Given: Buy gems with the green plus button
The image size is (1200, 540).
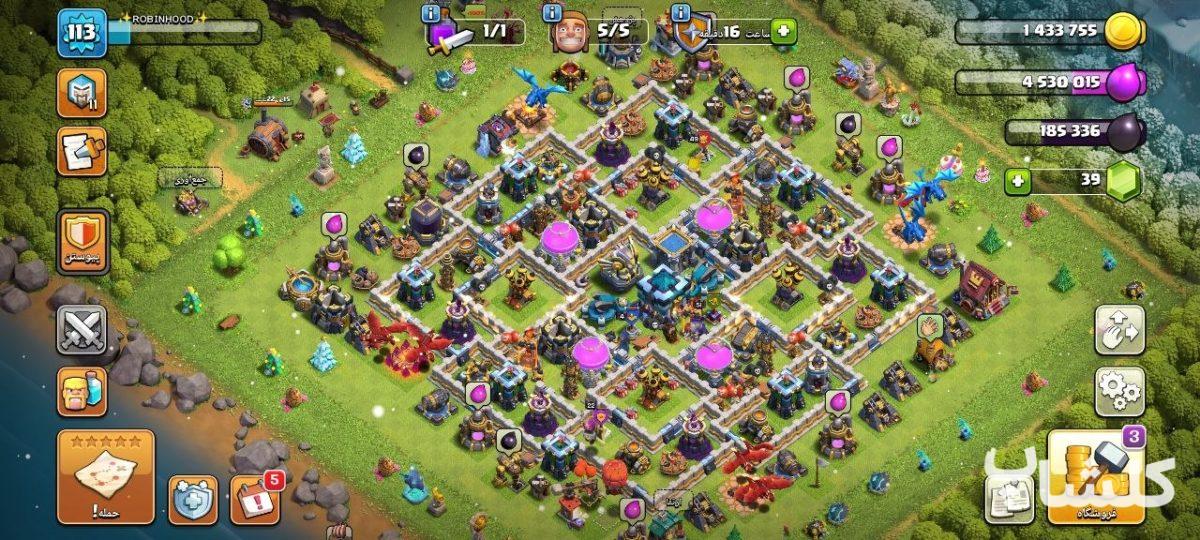Looking at the screenshot, I should coord(1018,182).
